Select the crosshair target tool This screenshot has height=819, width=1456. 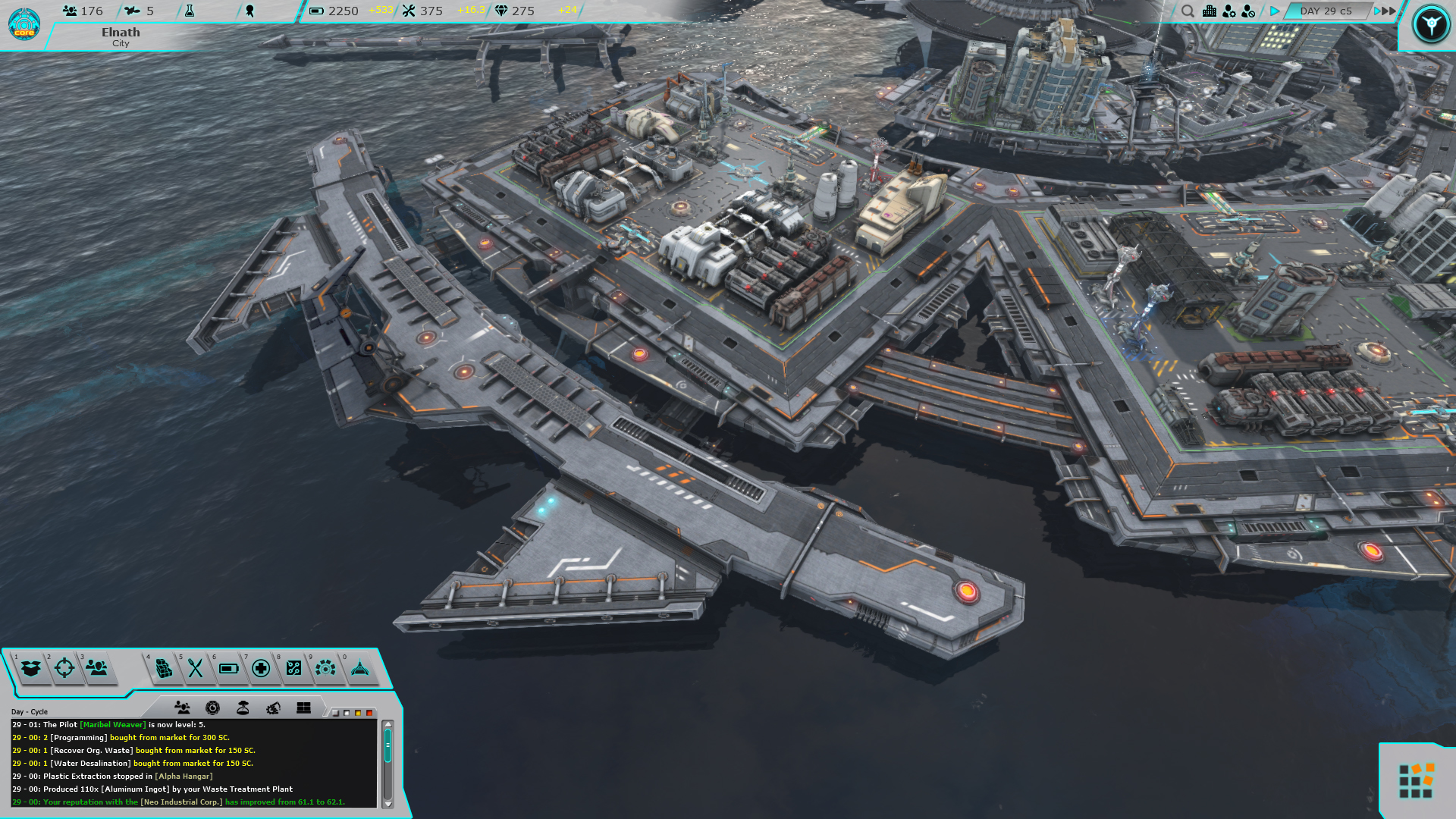click(x=64, y=668)
